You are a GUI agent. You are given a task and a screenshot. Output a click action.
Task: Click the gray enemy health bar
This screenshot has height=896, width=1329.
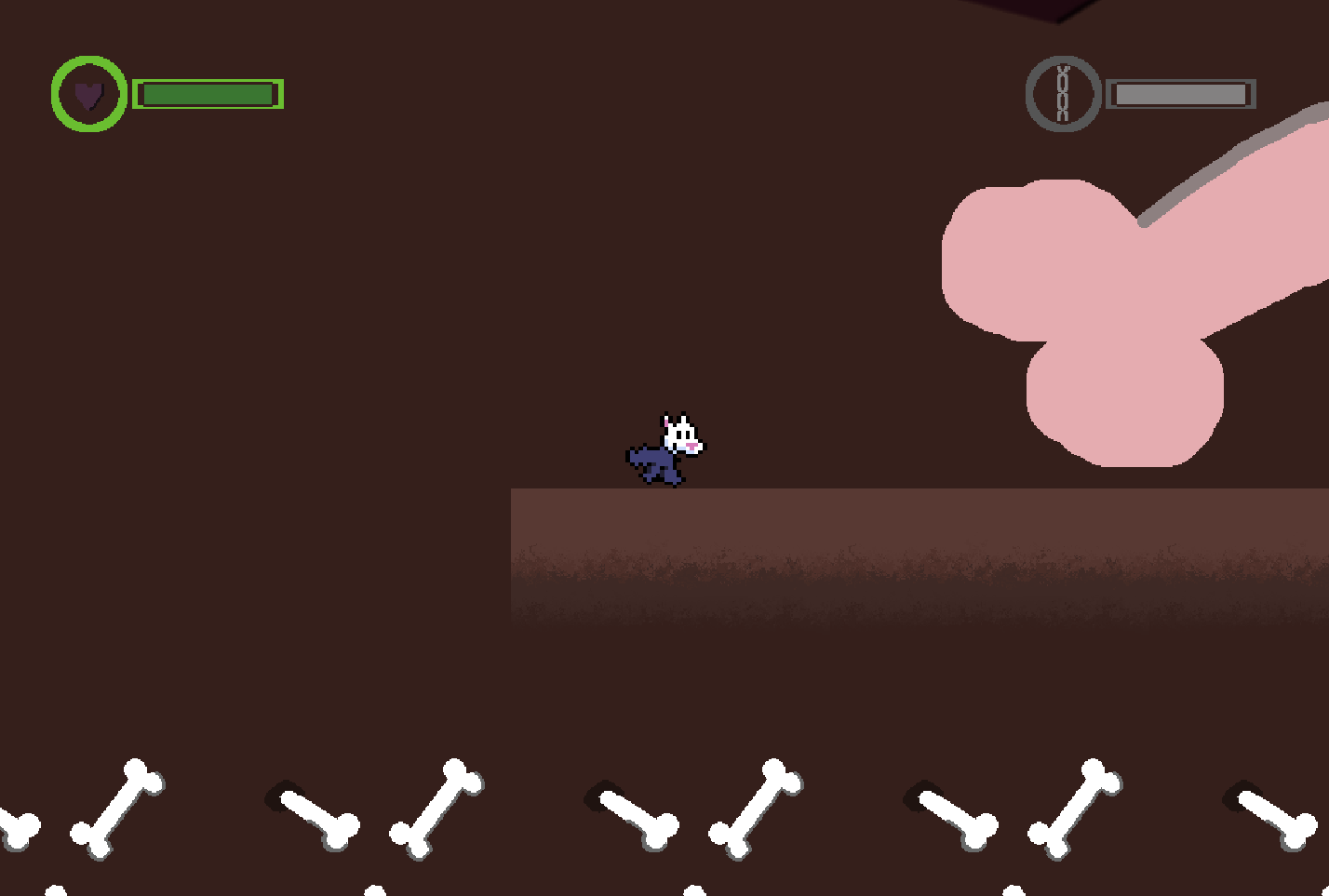click(1180, 93)
